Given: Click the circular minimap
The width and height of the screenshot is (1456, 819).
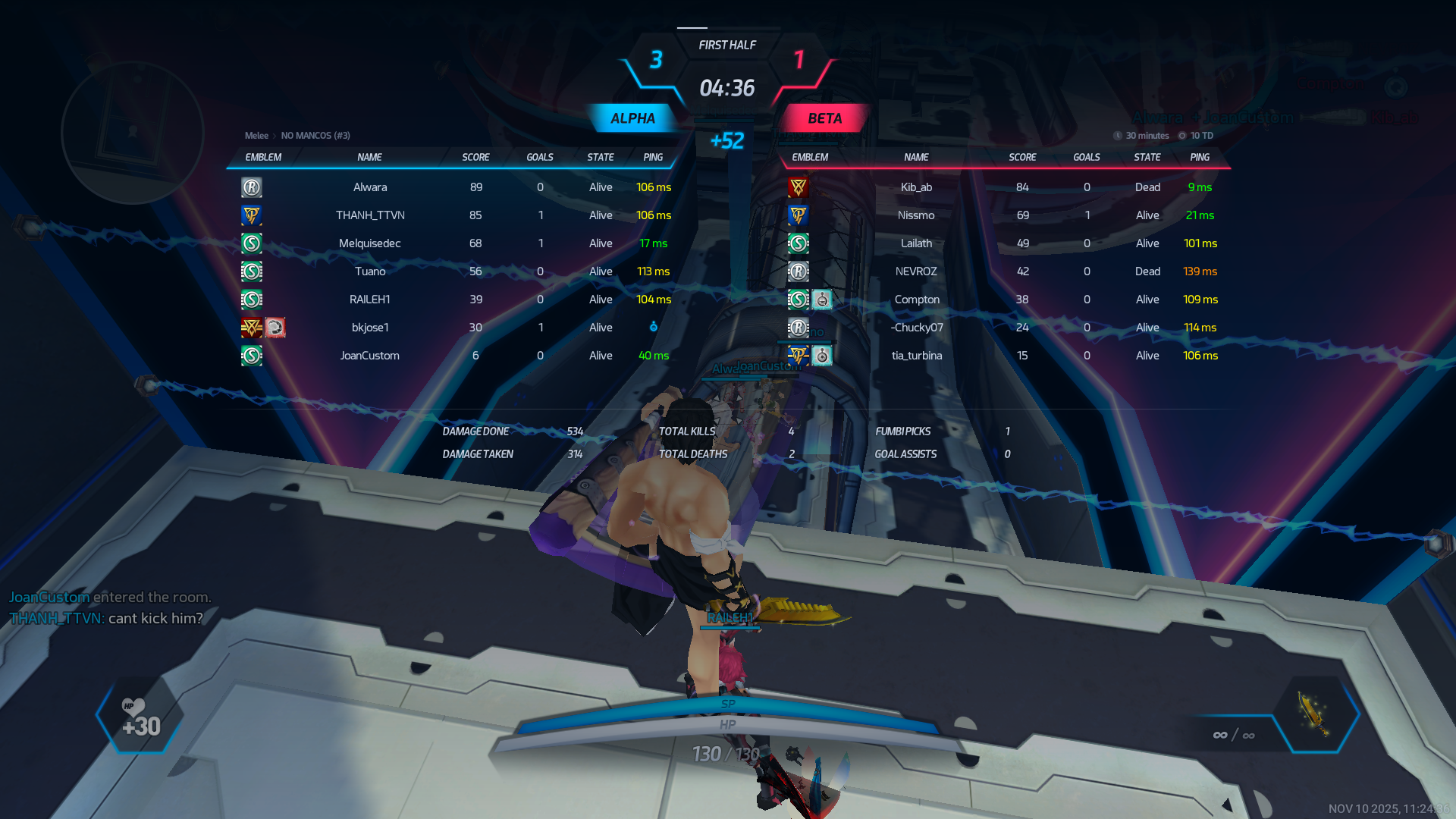Looking at the screenshot, I should (x=132, y=133).
